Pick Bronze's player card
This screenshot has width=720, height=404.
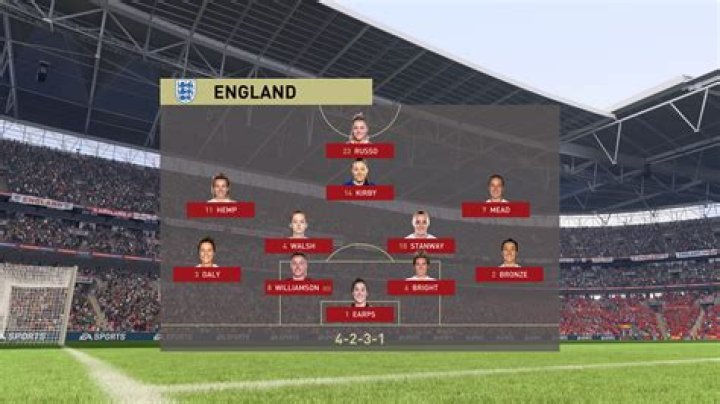coord(510,273)
